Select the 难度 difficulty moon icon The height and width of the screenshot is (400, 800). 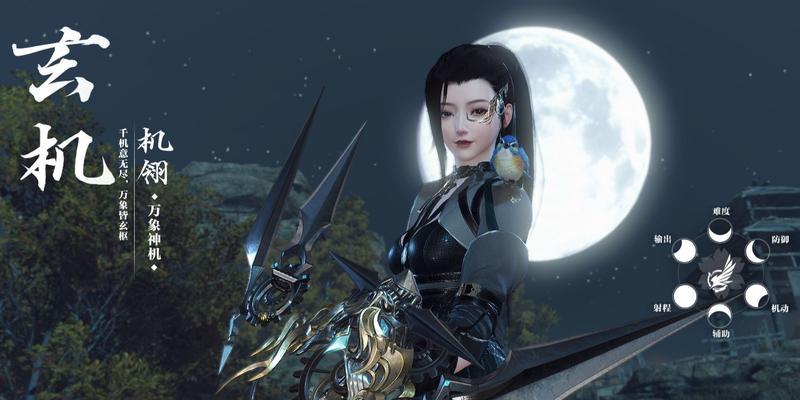(x=719, y=232)
